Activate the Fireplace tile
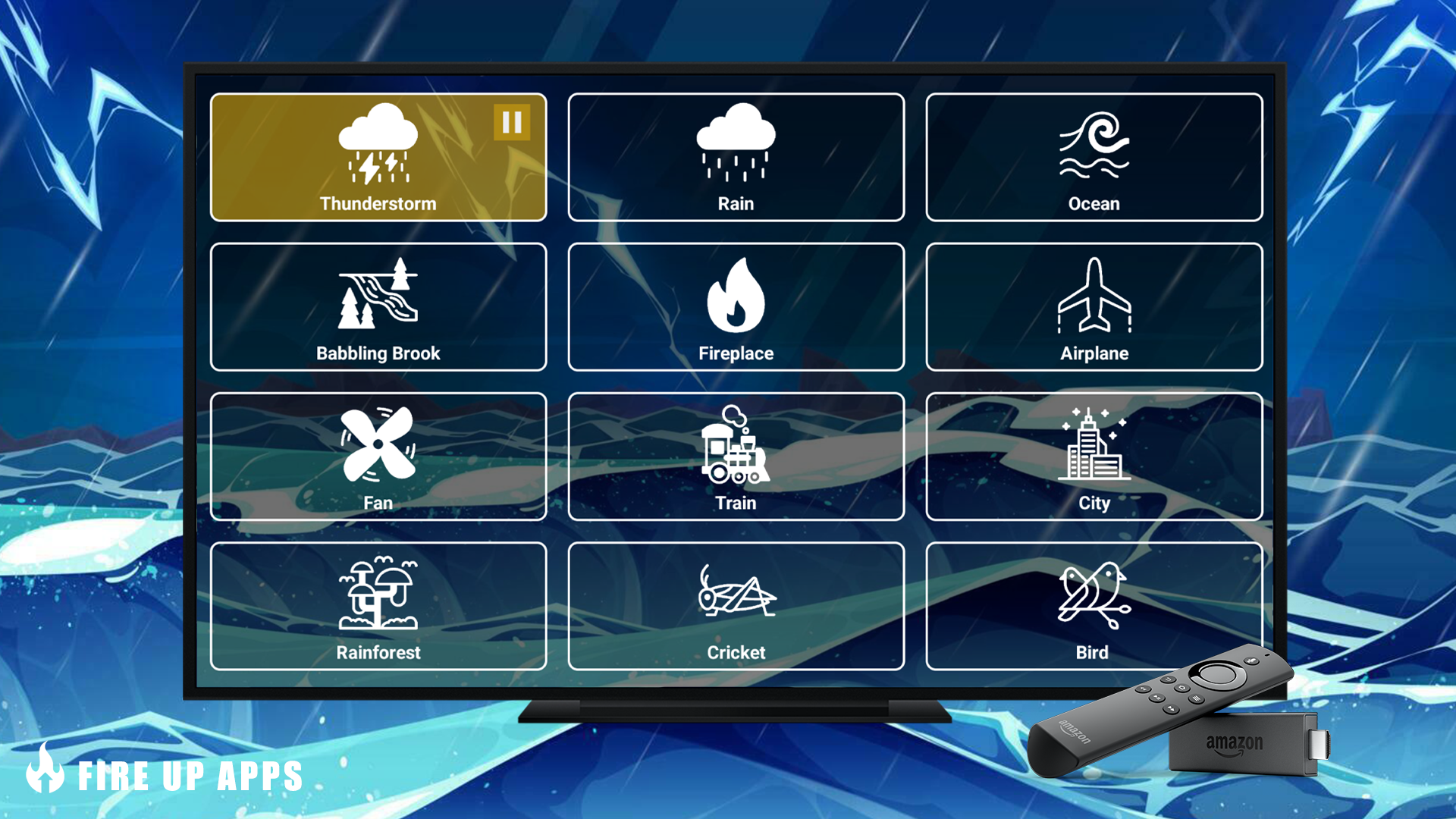Viewport: 1456px width, 819px height. click(736, 307)
